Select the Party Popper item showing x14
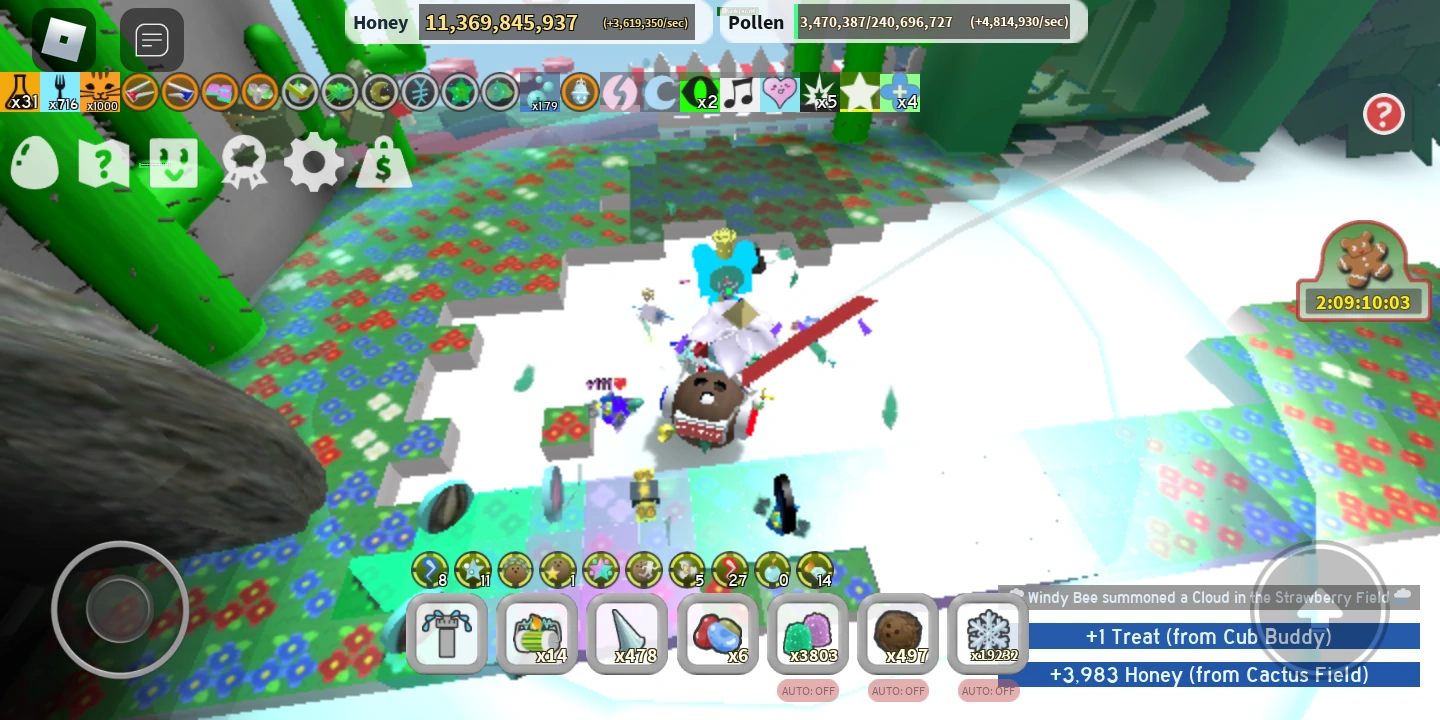This screenshot has height=720, width=1440. [x=537, y=634]
